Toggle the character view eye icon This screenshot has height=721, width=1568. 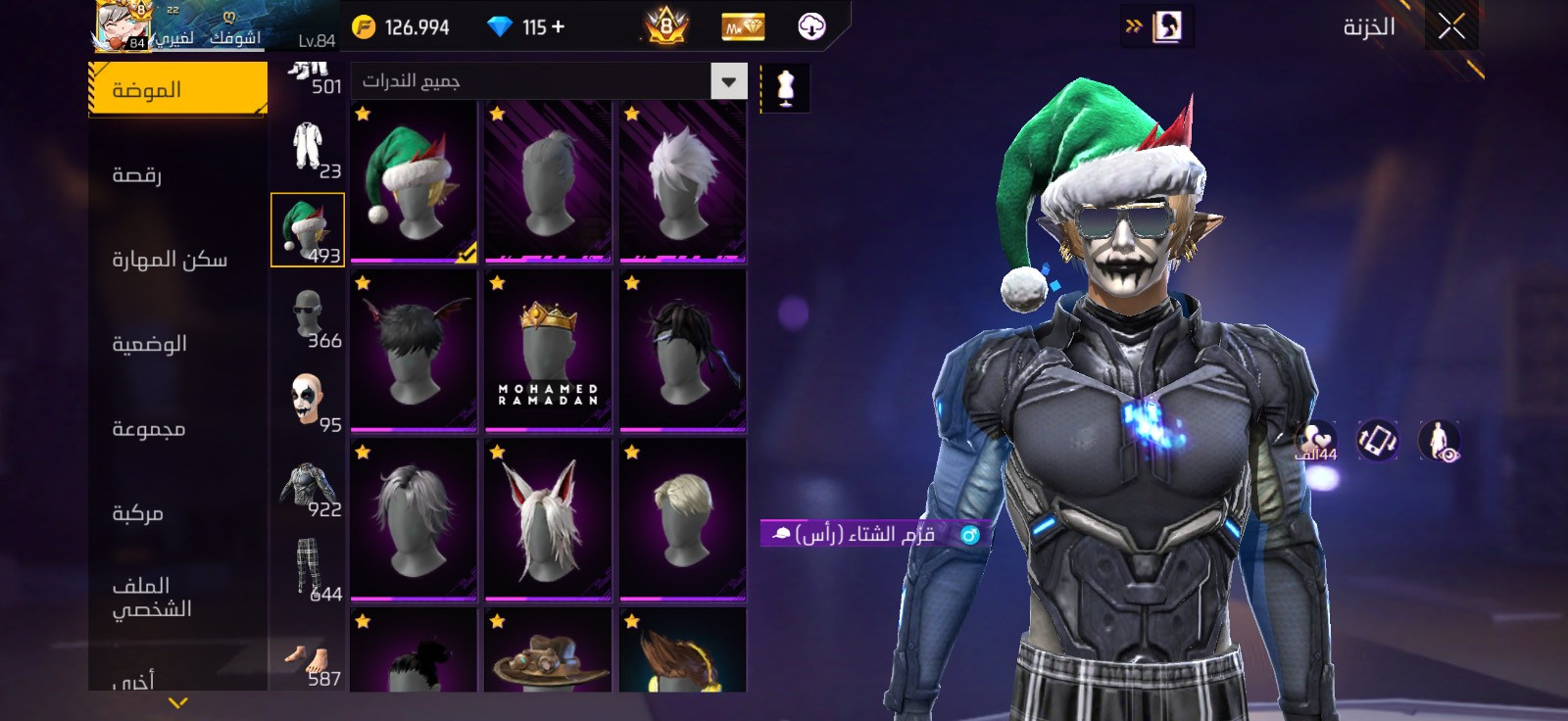coord(1439,441)
